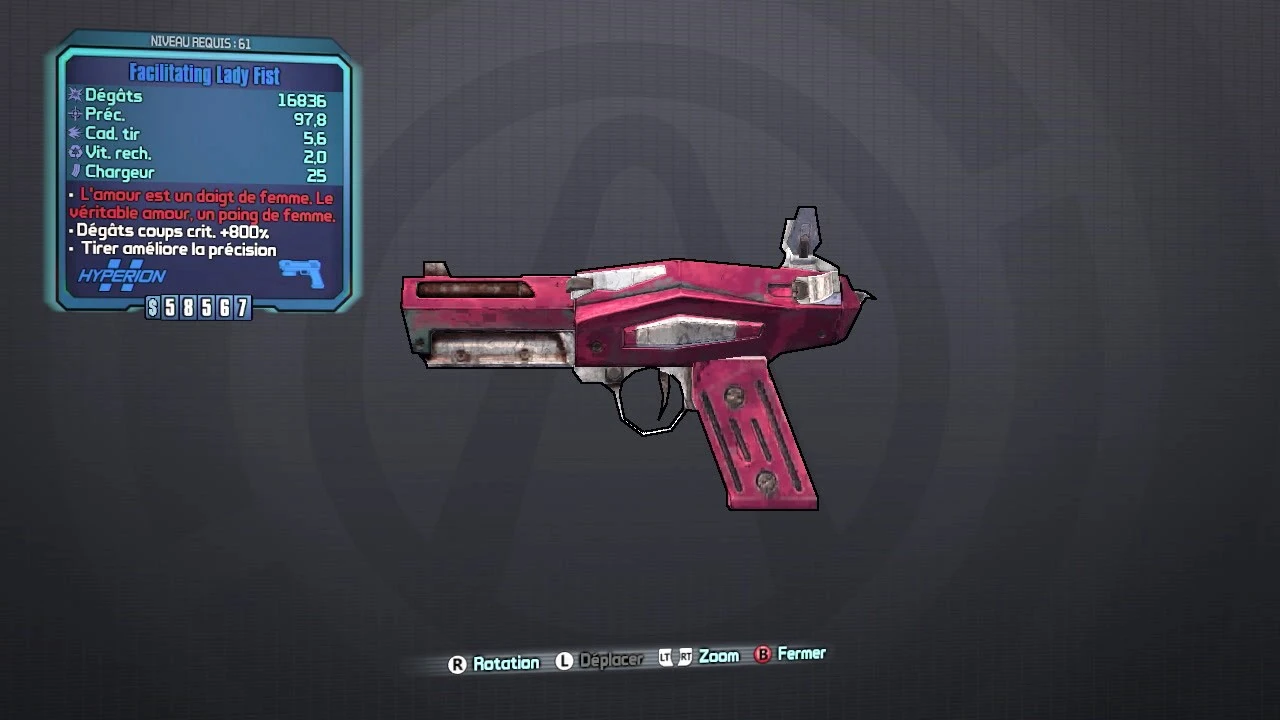Click the bullet icon beside red flavor text
1280x720 pixels.
[x=70, y=194]
